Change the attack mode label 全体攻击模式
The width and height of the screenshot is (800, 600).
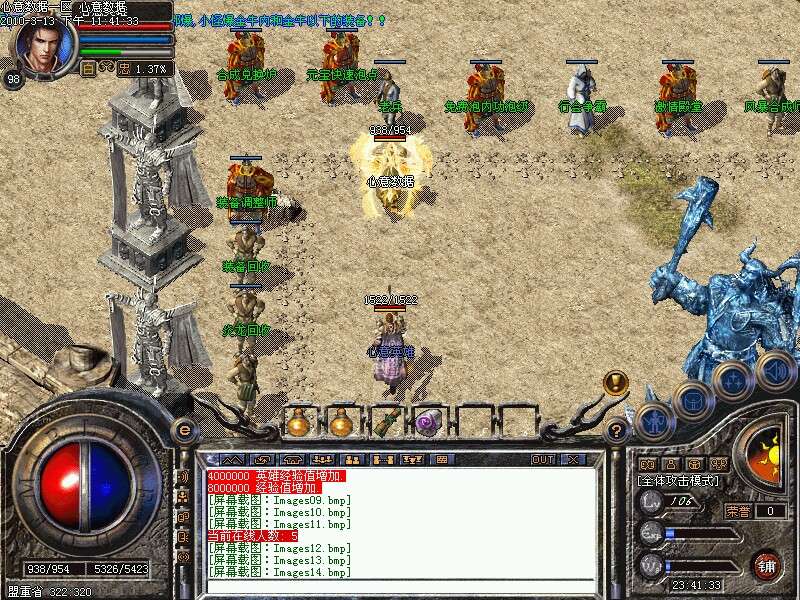(x=681, y=481)
